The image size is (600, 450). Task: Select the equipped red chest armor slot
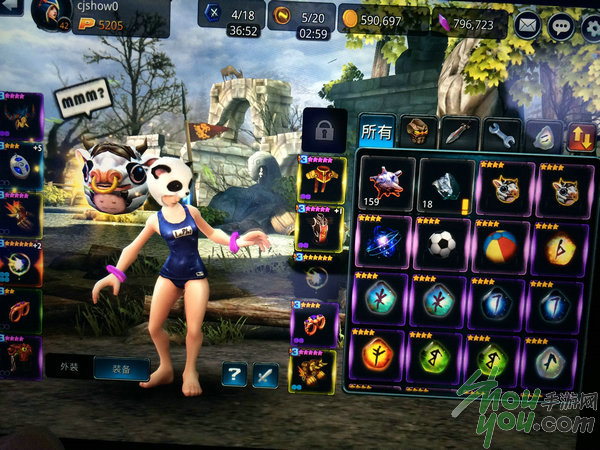tap(320, 181)
